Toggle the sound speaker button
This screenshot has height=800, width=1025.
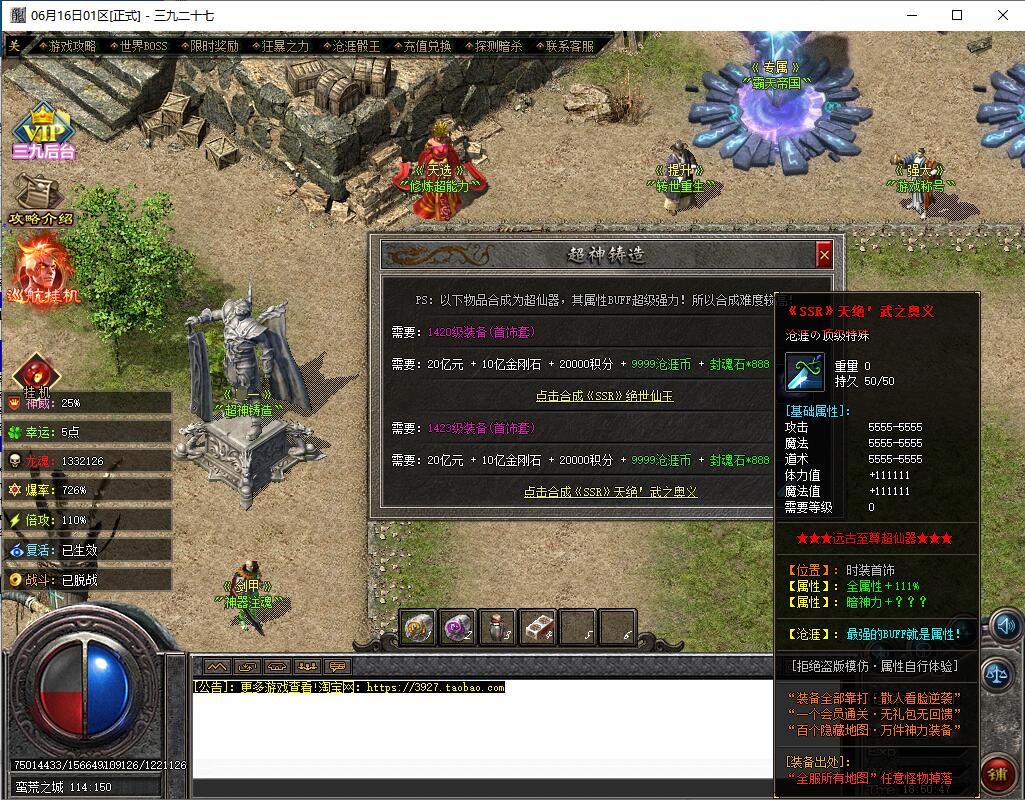(1001, 626)
